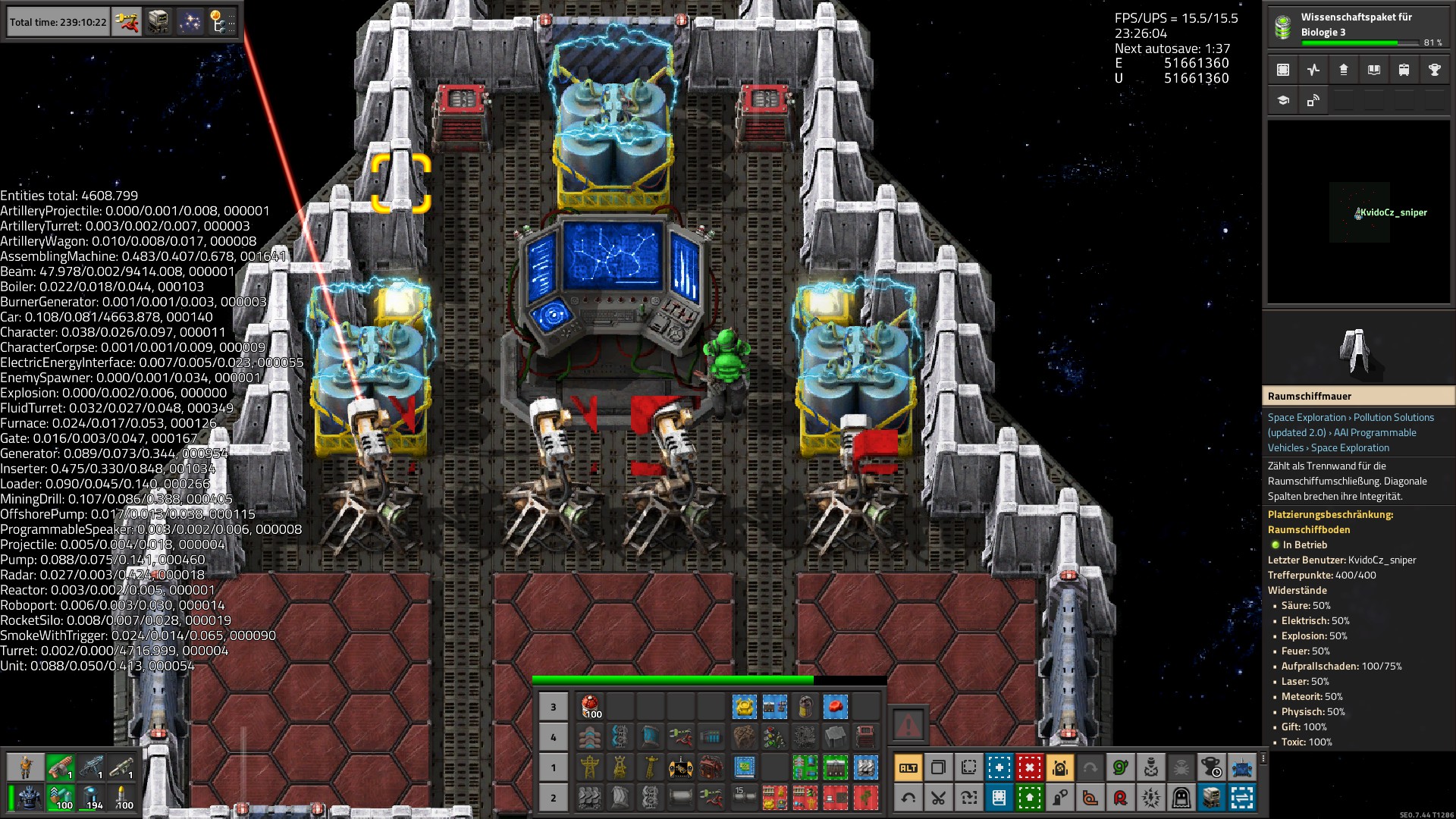The image size is (1456, 819).
Task: Open the train overview button
Action: tap(1404, 70)
